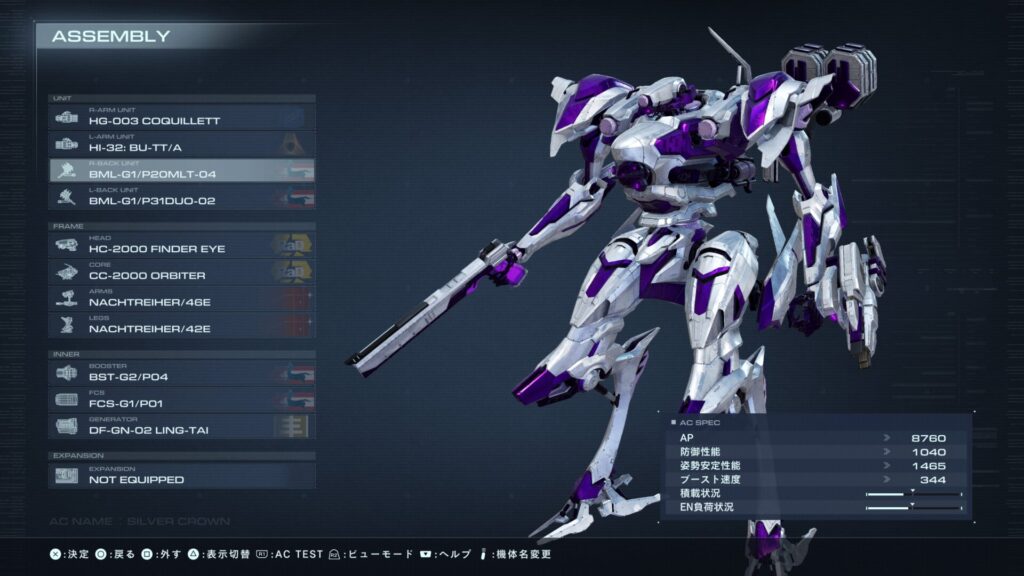The width and height of the screenshot is (1024, 576).
Task: Select the FCS-G1/P01 FCS part
Action: click(182, 399)
